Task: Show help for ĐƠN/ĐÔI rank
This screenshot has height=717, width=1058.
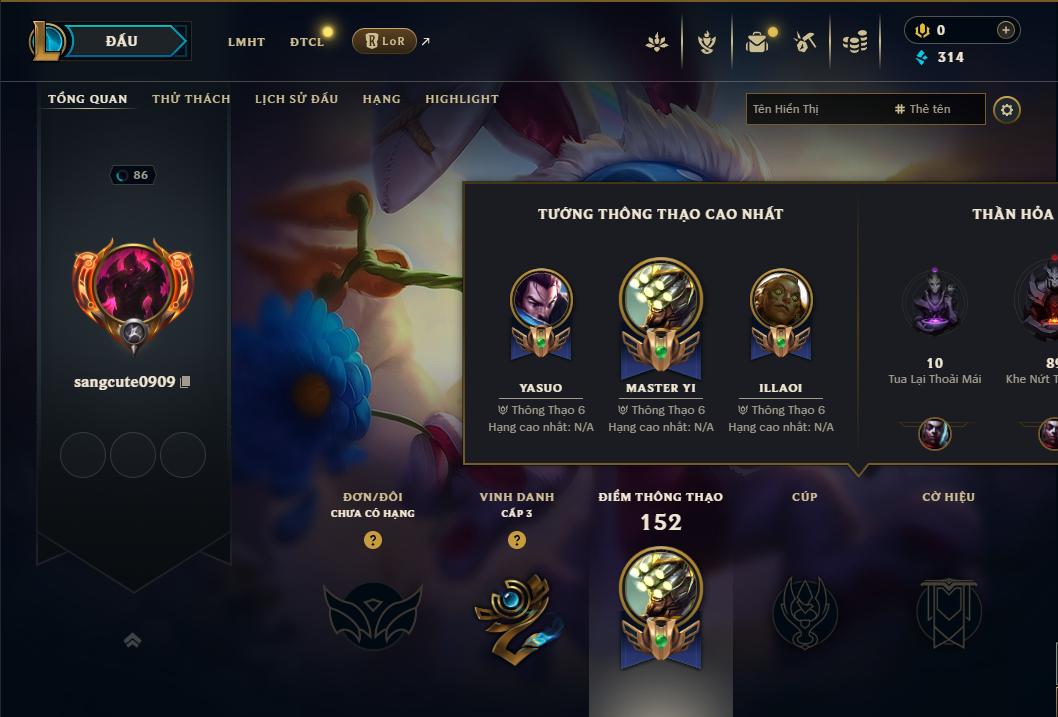Action: [373, 540]
